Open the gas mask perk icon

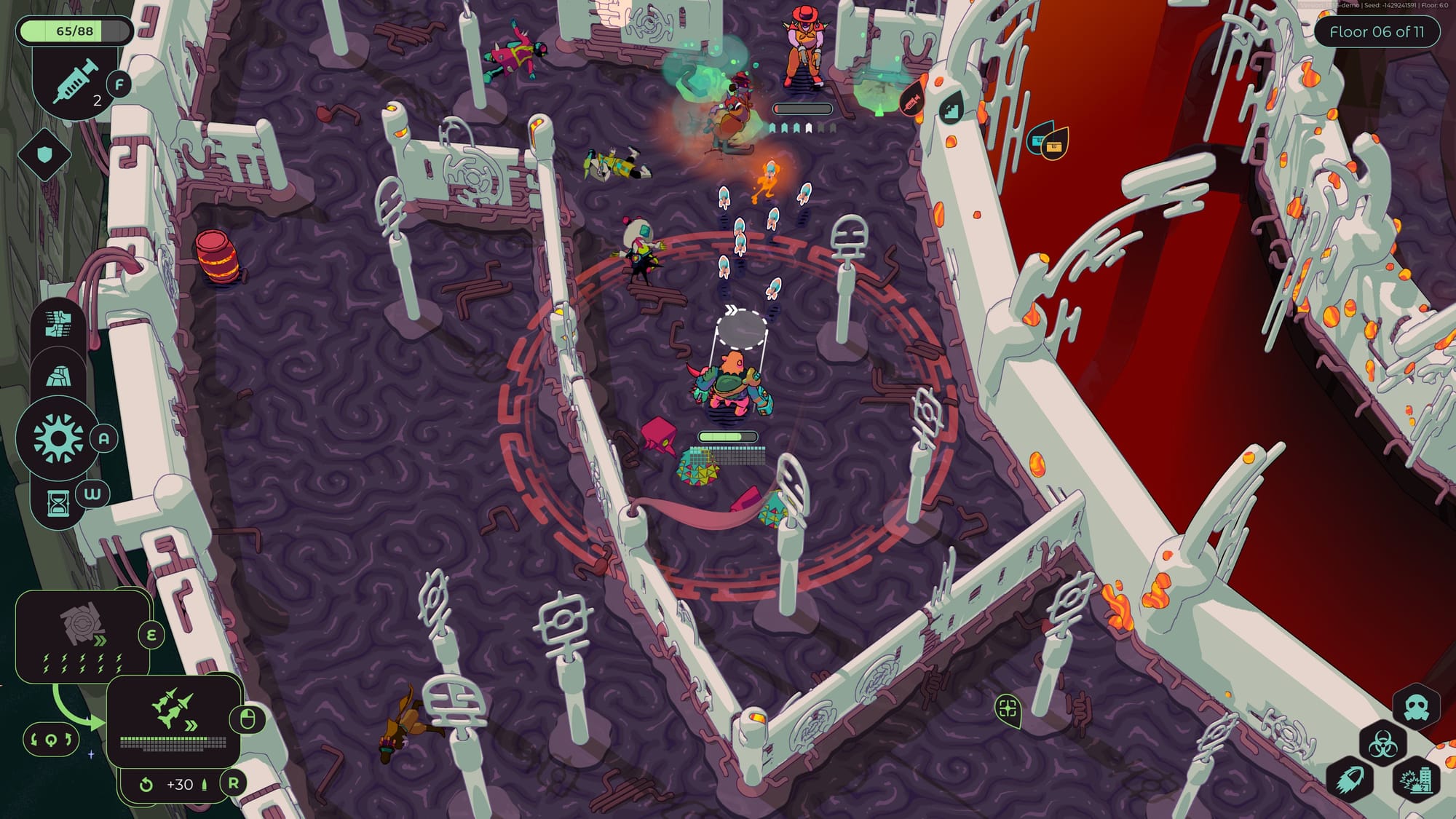[x=1416, y=708]
